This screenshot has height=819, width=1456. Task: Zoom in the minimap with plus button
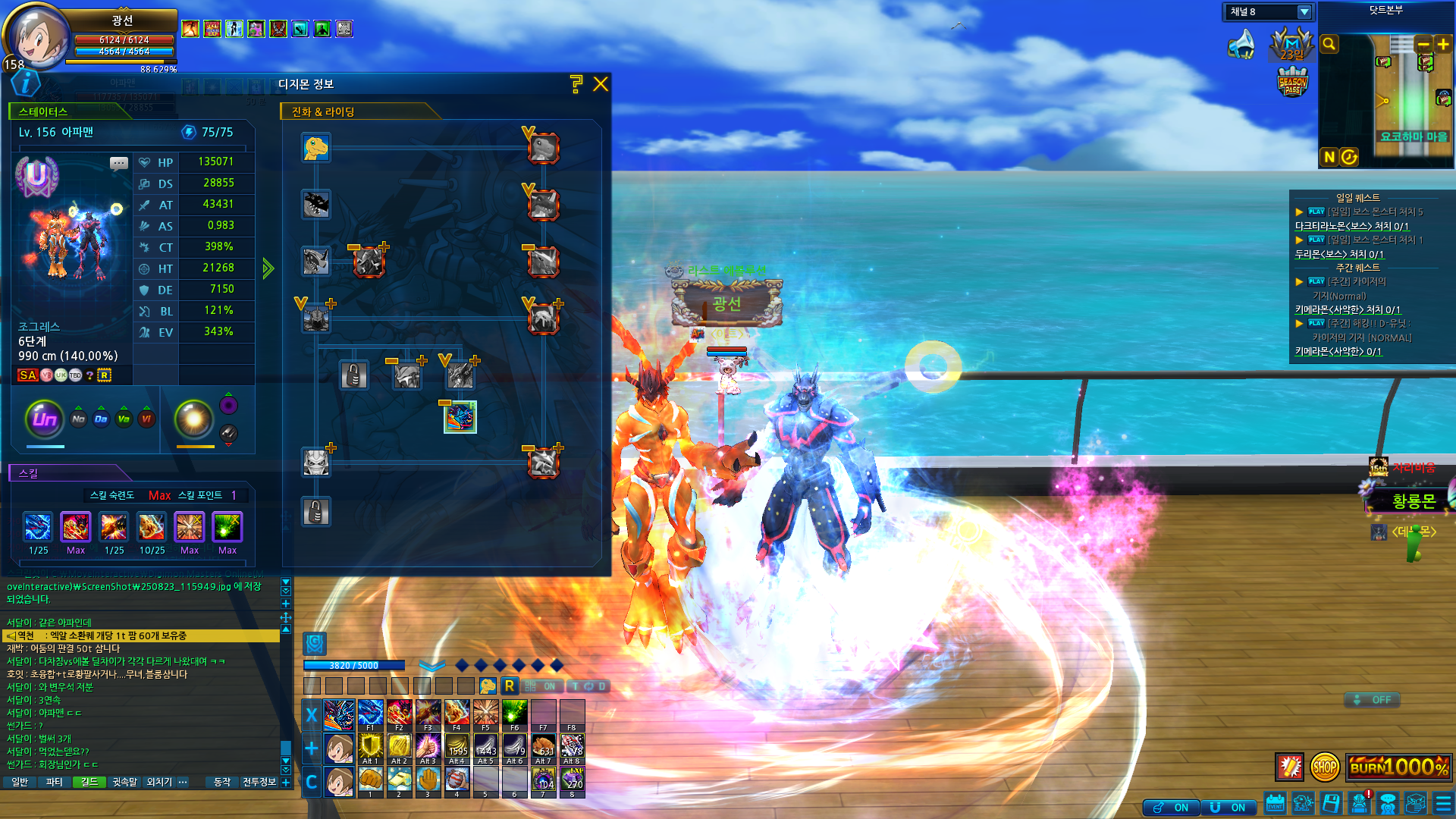1442,45
